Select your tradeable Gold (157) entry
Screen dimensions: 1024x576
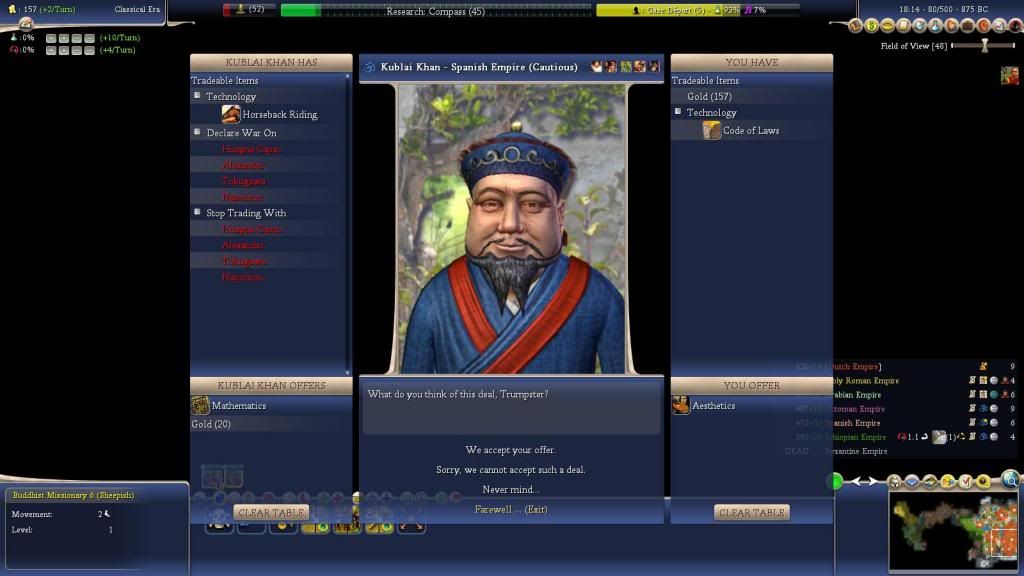pyautogui.click(x=709, y=97)
